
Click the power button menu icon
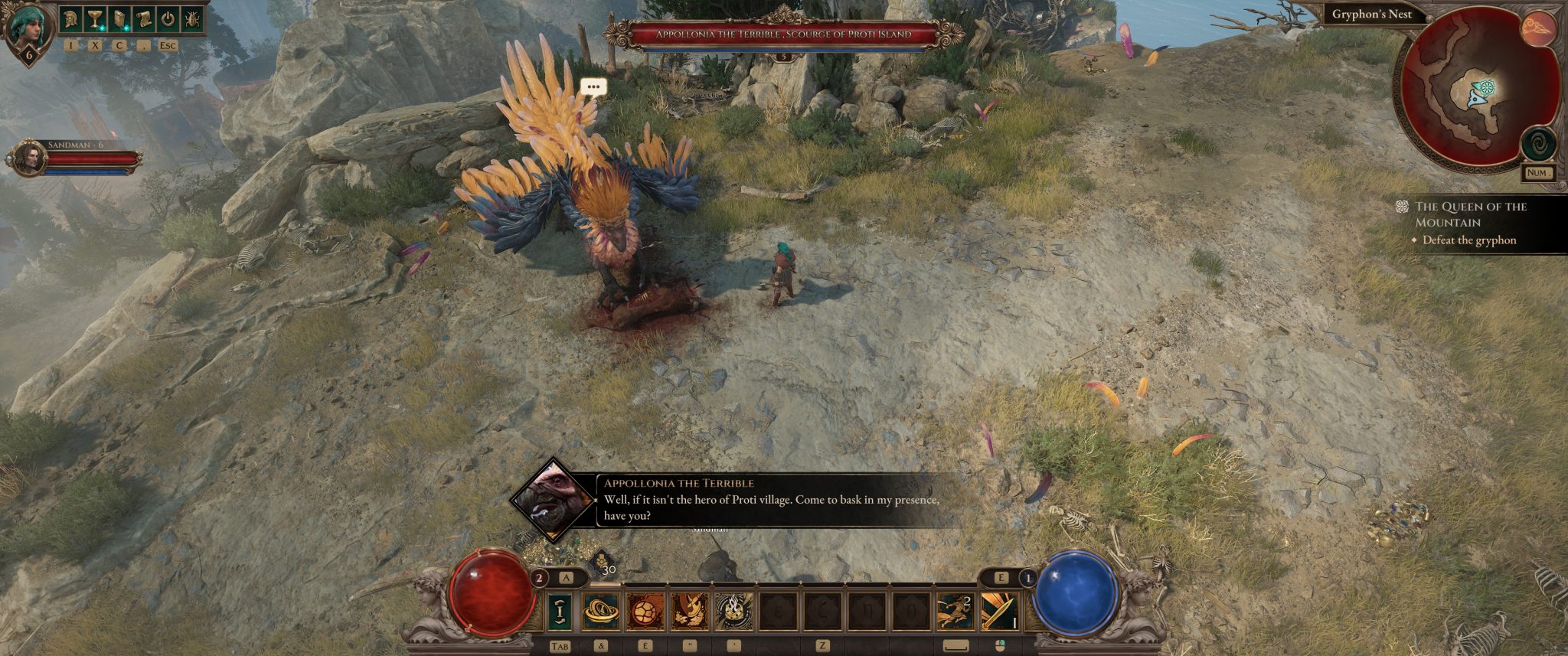click(168, 20)
